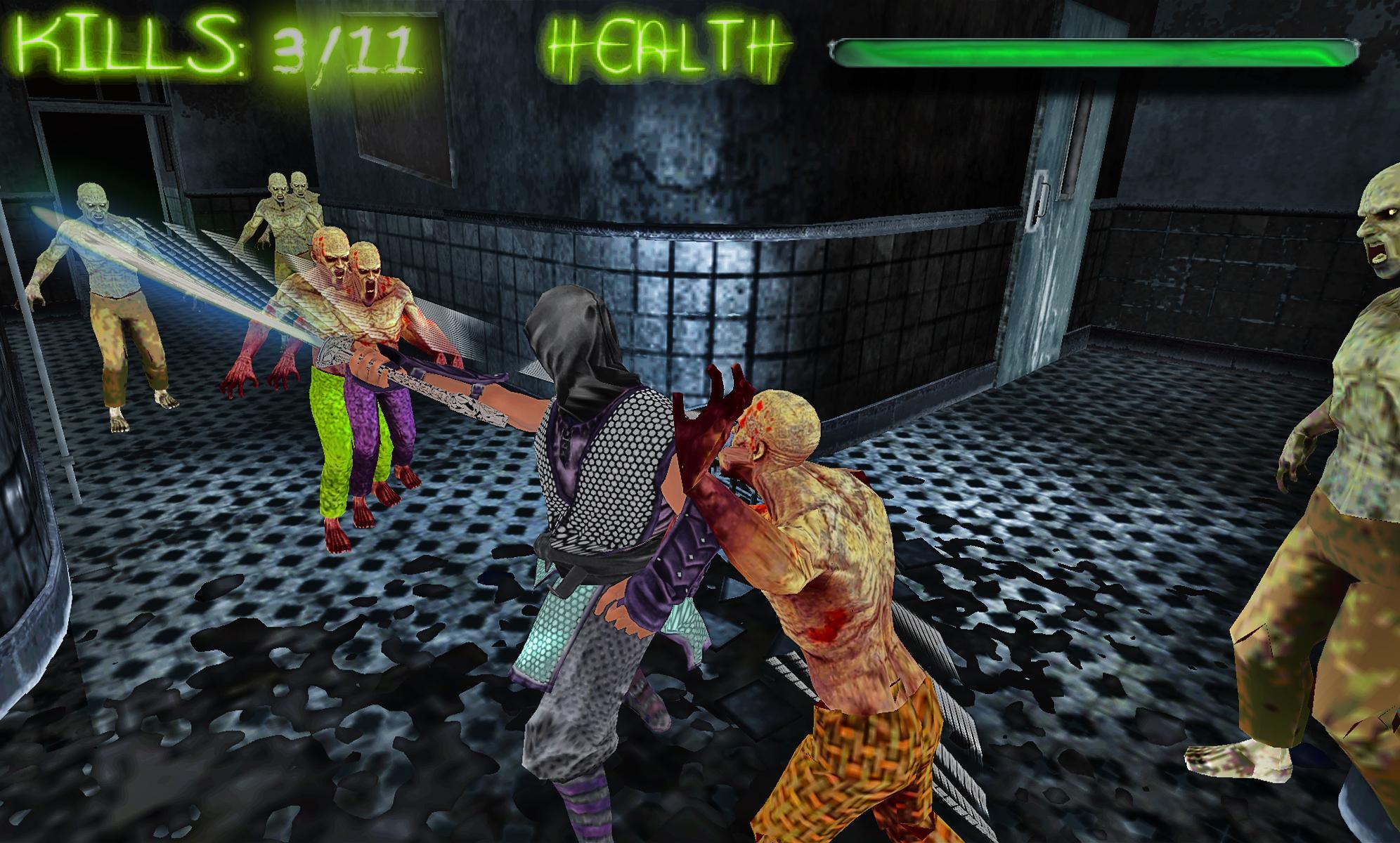Click the HEALTH label
Screen dimensions: 1400x843
pyautogui.click(x=668, y=46)
